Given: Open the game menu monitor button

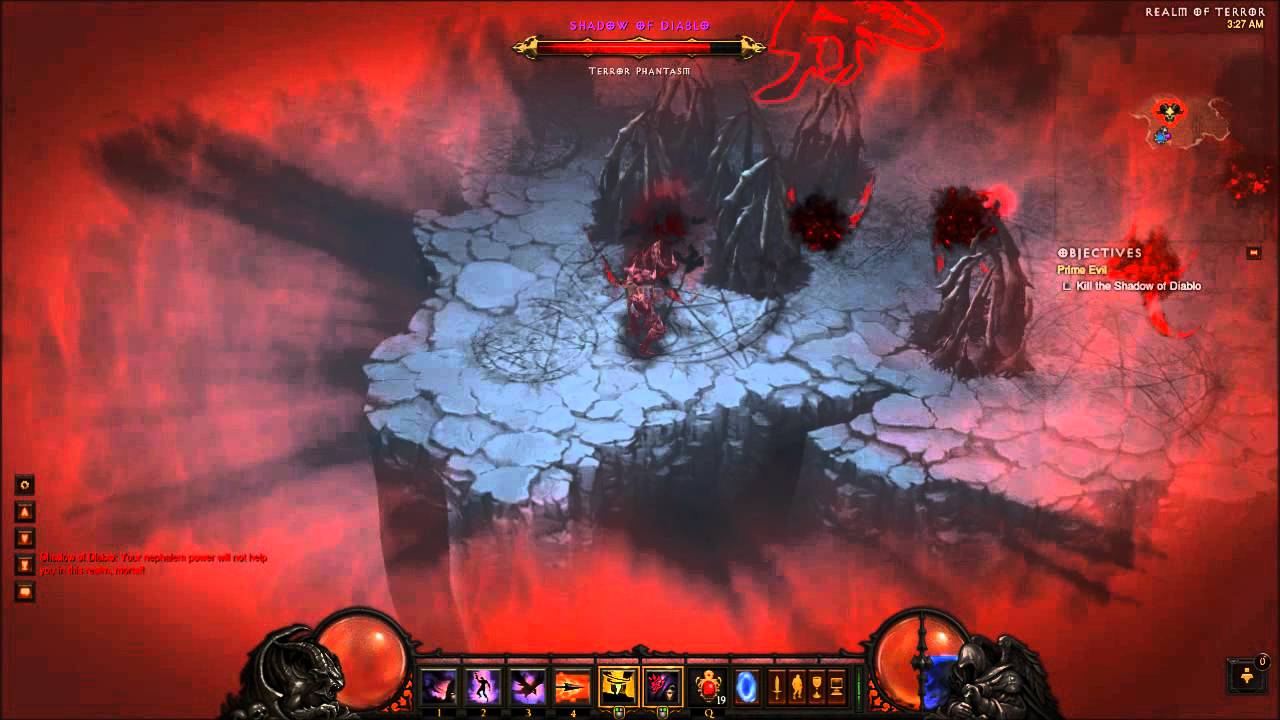Looking at the screenshot, I should (836, 687).
